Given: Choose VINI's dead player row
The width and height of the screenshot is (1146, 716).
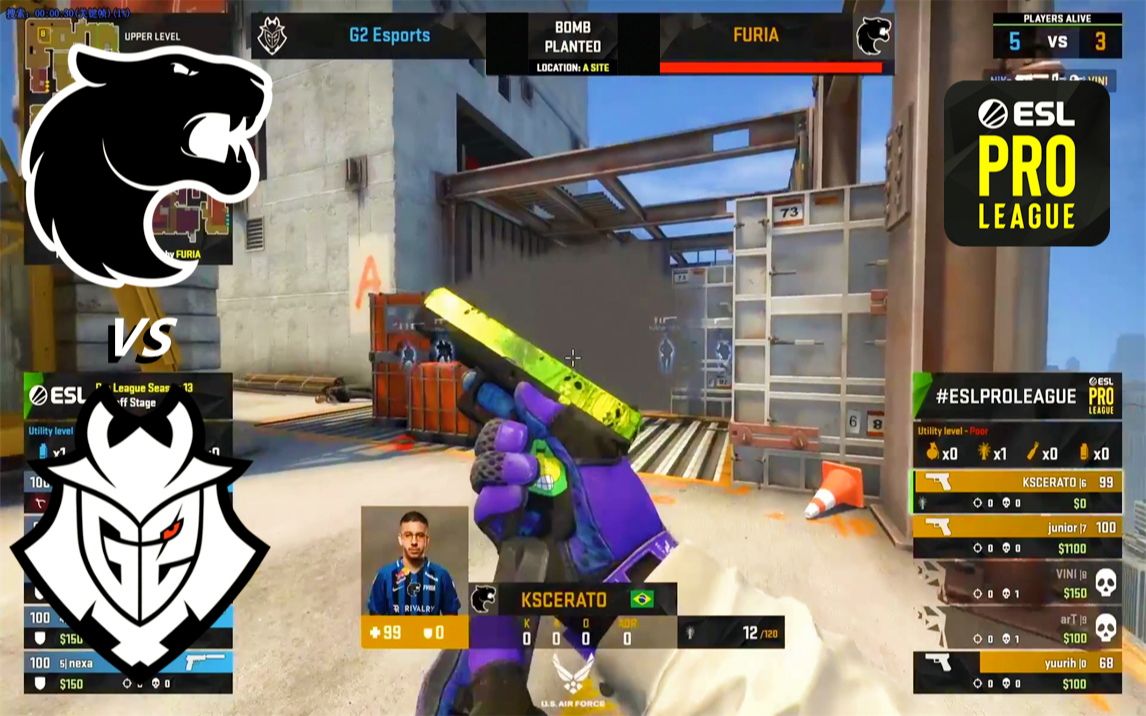Looking at the screenshot, I should pyautogui.click(x=1016, y=582).
